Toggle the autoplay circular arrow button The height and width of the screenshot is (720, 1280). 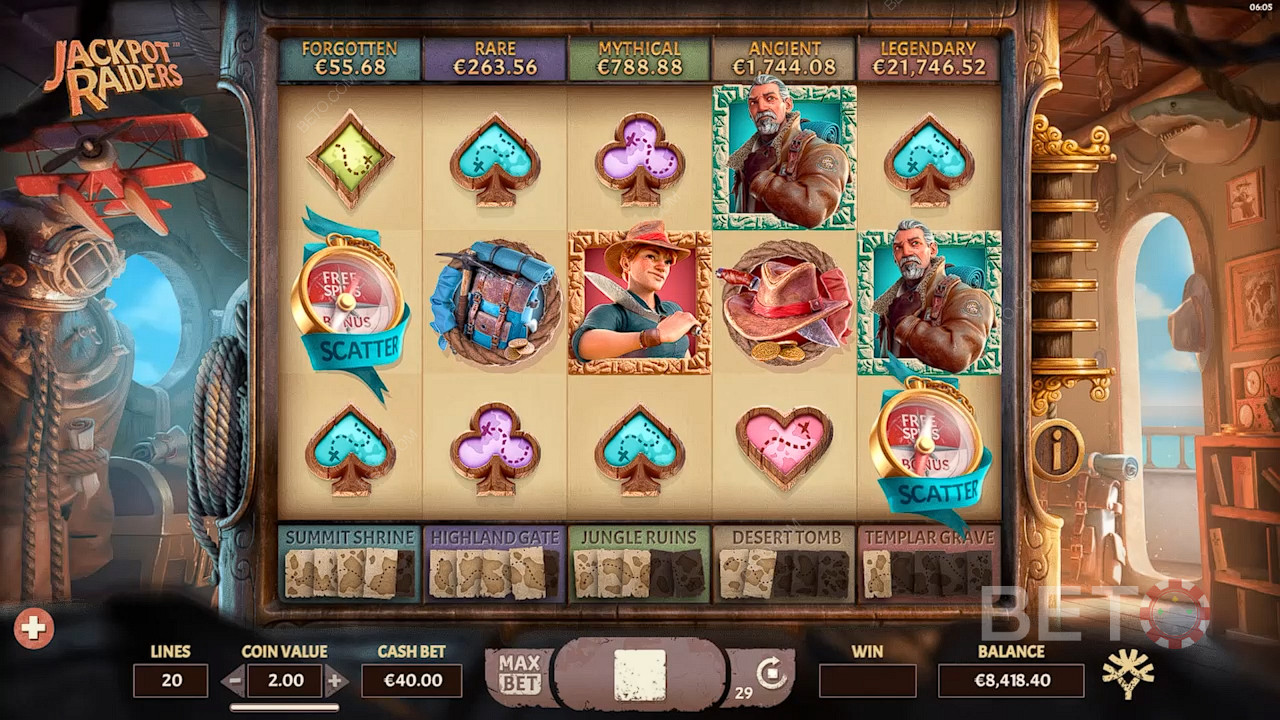pos(771,673)
